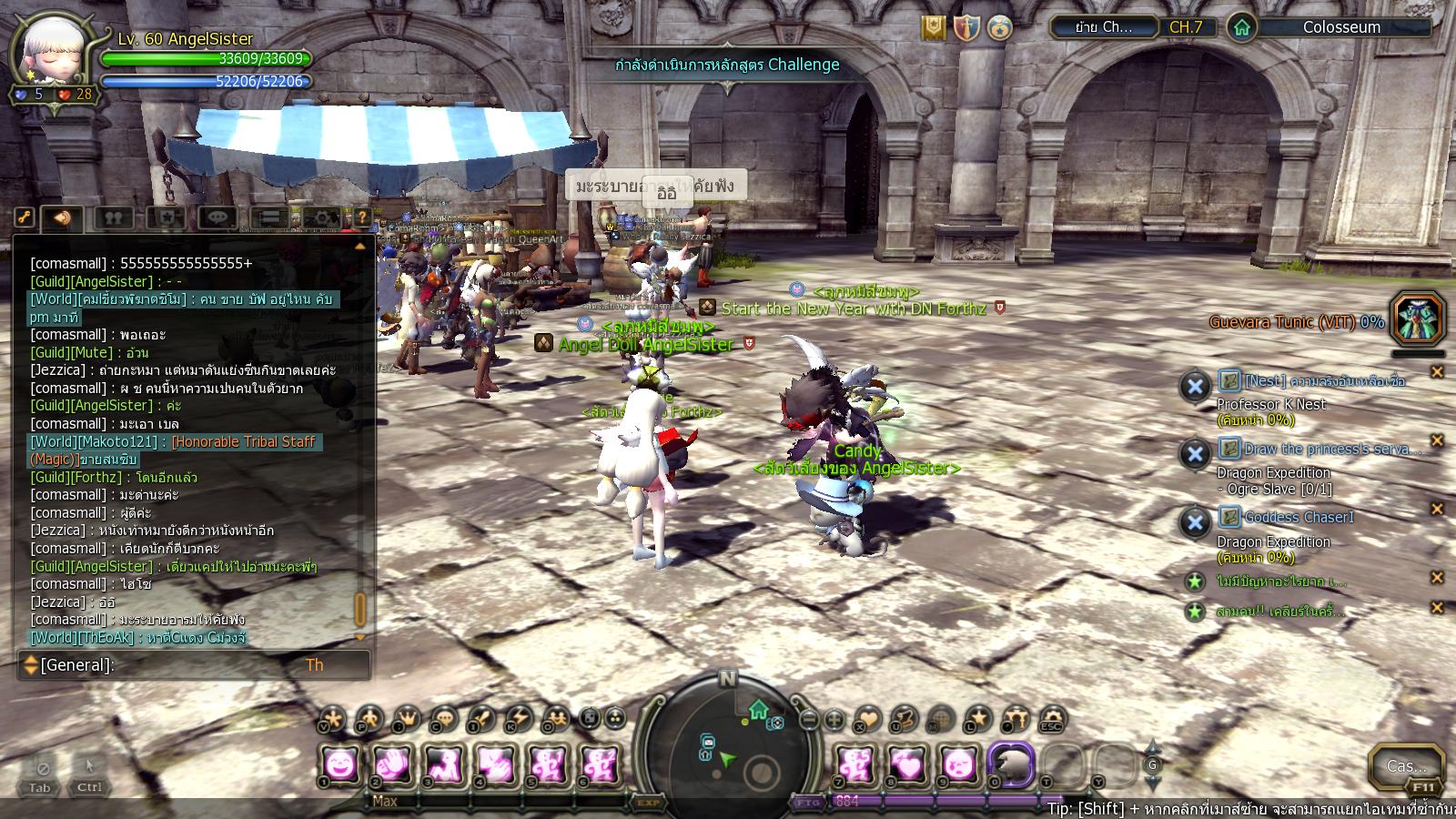Select the crying face emote in slot 9

[x=959, y=764]
